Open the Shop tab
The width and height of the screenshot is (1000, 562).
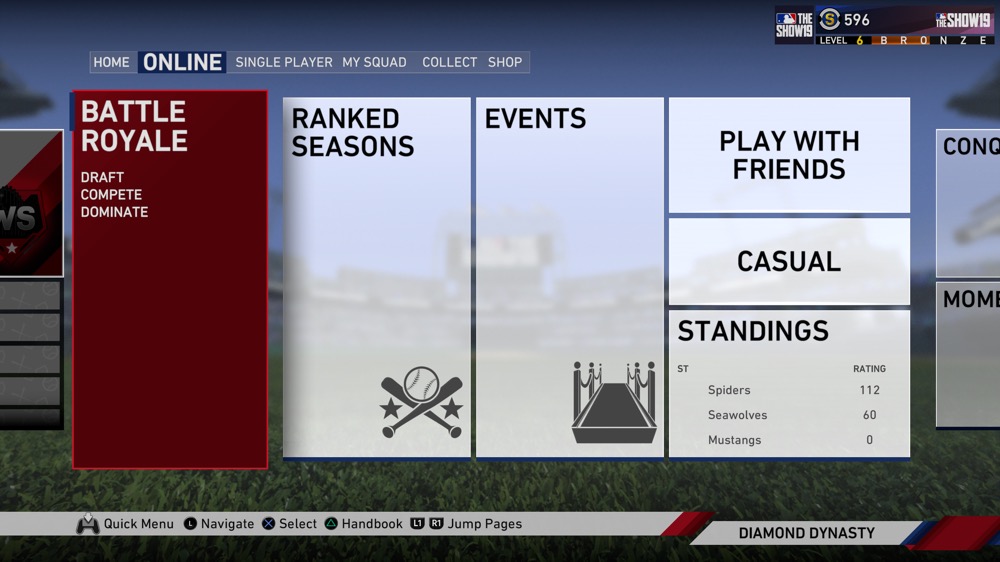click(x=505, y=62)
